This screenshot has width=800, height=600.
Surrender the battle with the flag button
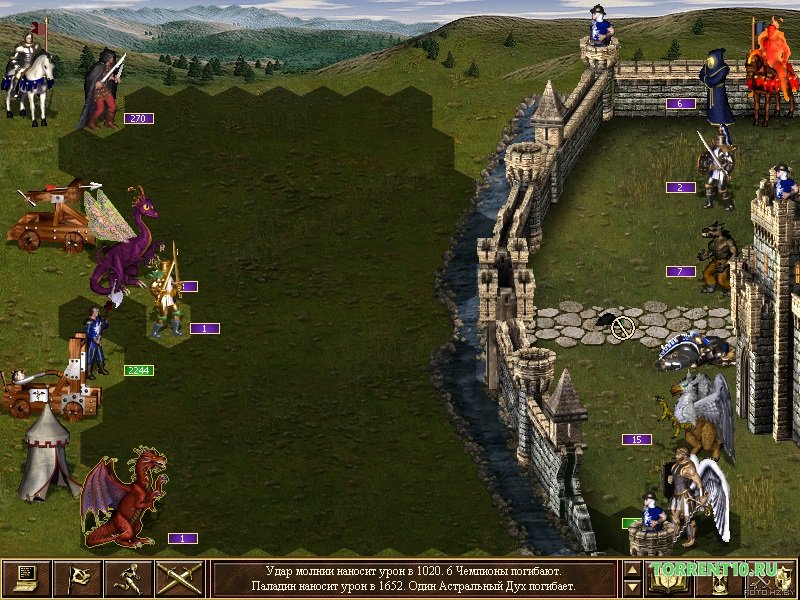click(77, 578)
